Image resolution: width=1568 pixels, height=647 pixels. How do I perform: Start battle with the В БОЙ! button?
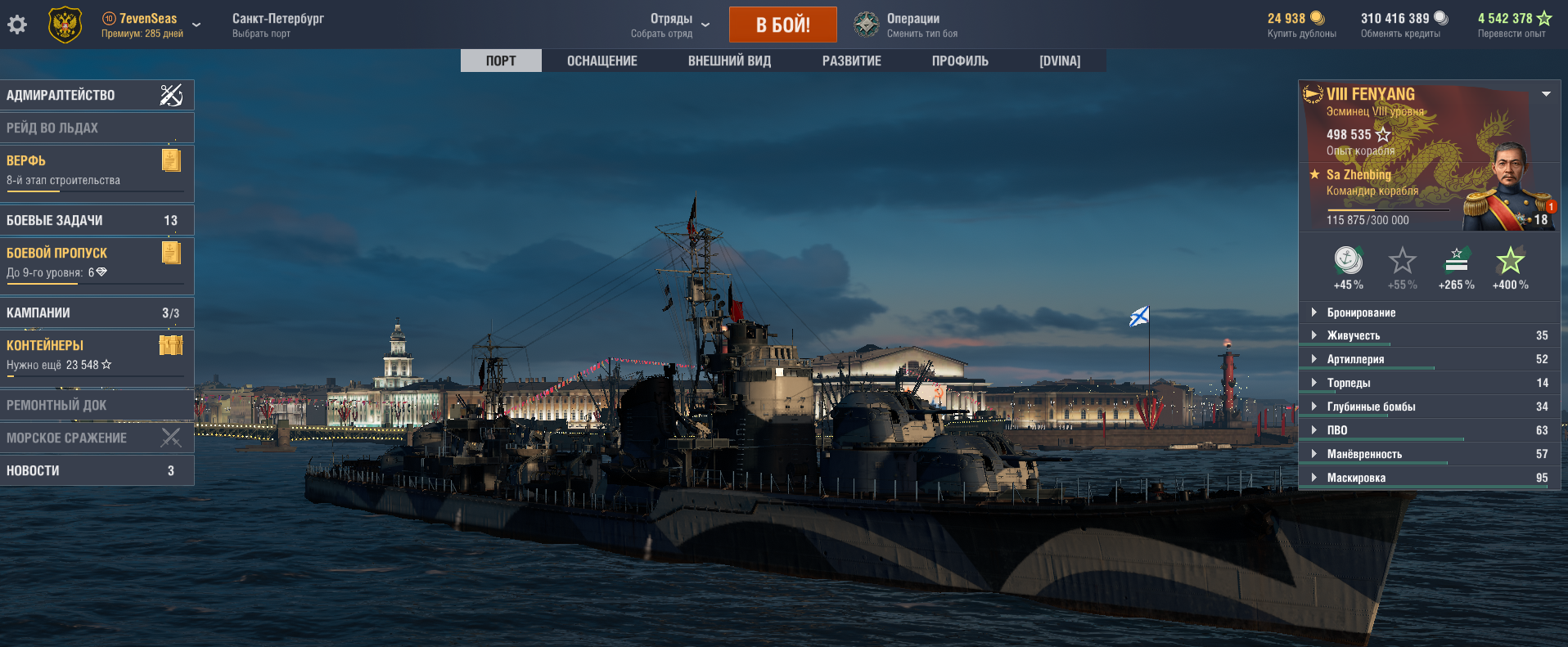click(x=782, y=25)
